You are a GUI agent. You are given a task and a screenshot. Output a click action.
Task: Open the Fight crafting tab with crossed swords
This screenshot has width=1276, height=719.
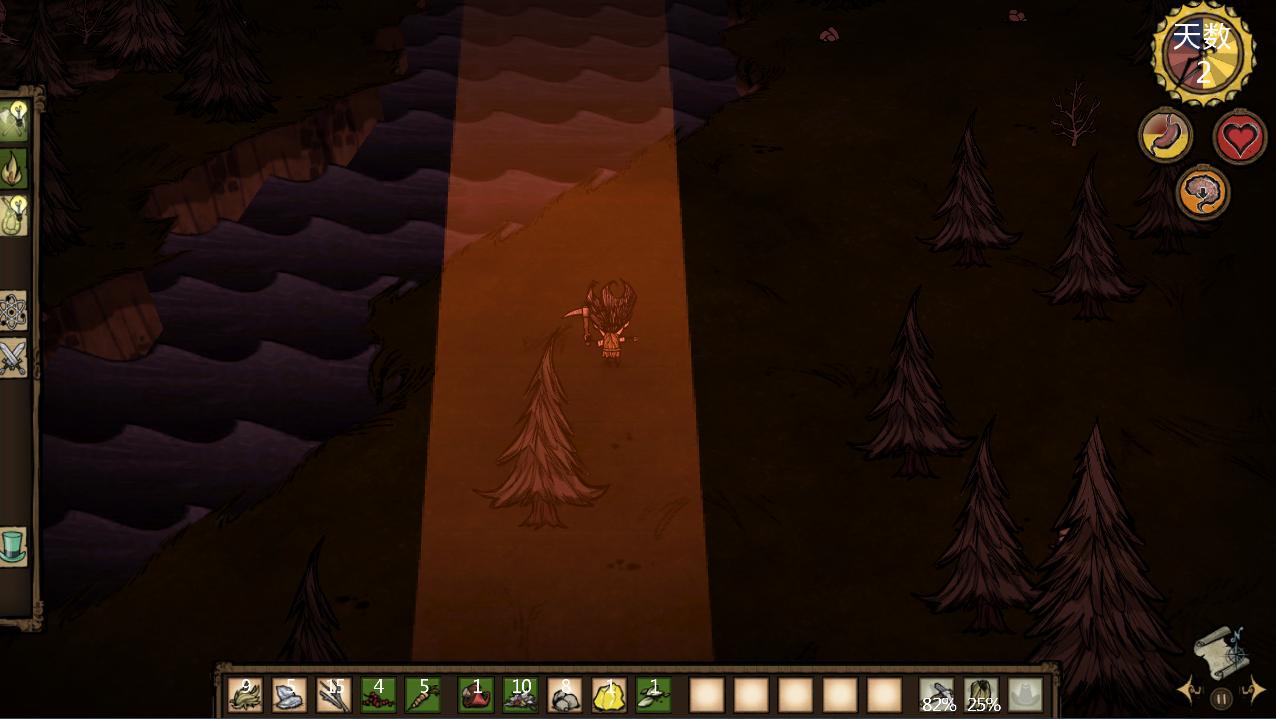pos(13,357)
